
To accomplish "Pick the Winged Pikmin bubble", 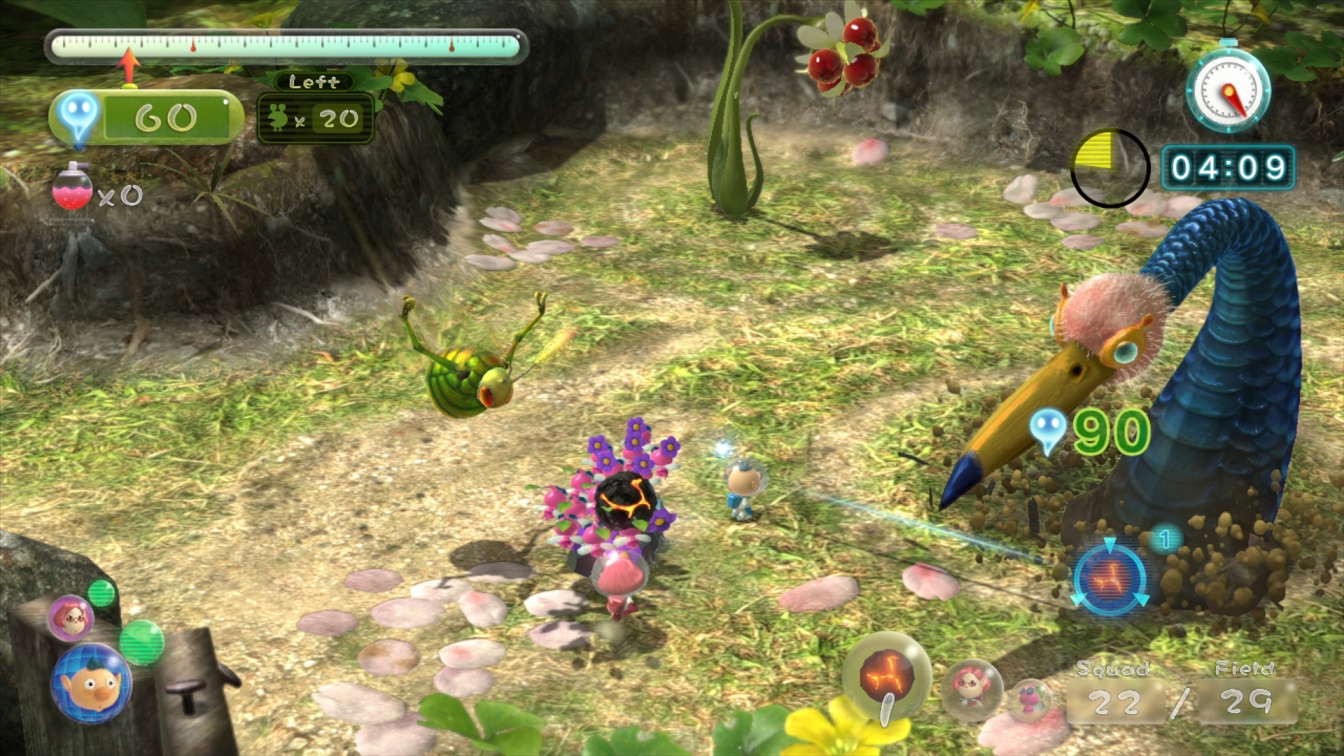I will coord(1028,699).
